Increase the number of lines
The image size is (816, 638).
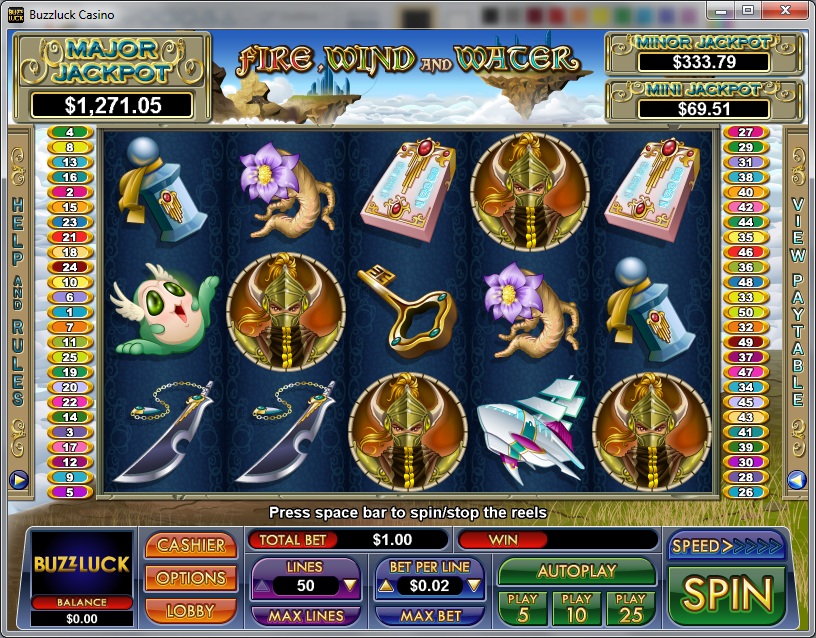262,586
